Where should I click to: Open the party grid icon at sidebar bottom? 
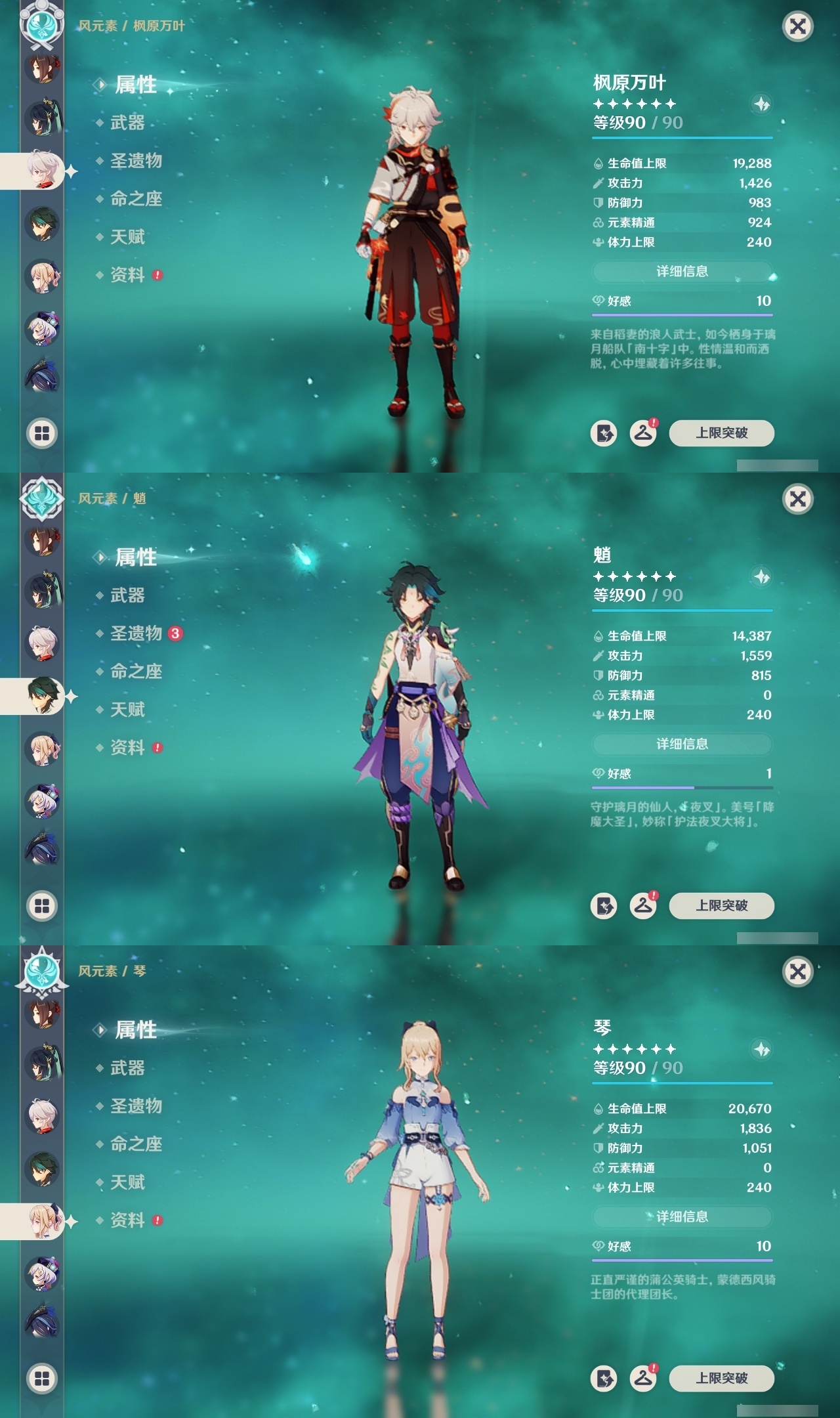click(x=41, y=433)
